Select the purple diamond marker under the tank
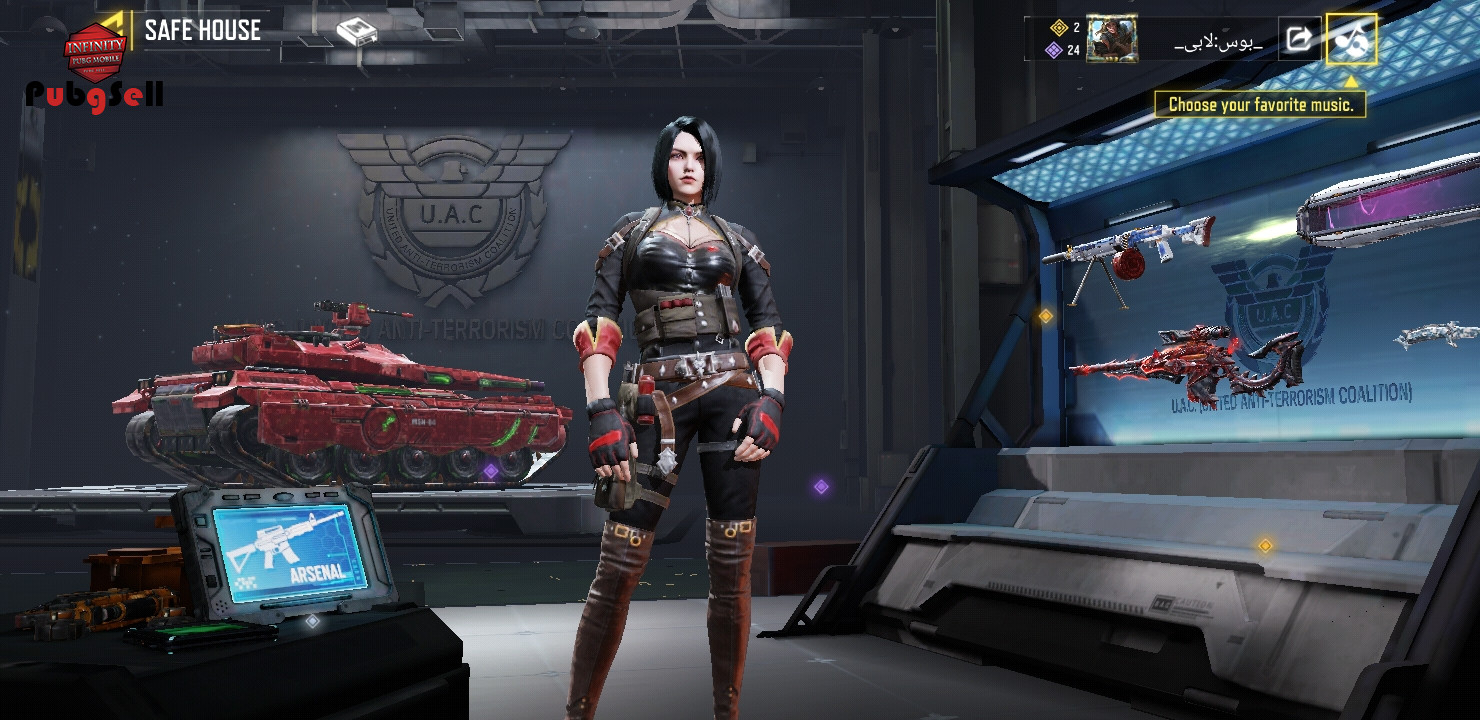The image size is (1480, 720). [x=491, y=470]
